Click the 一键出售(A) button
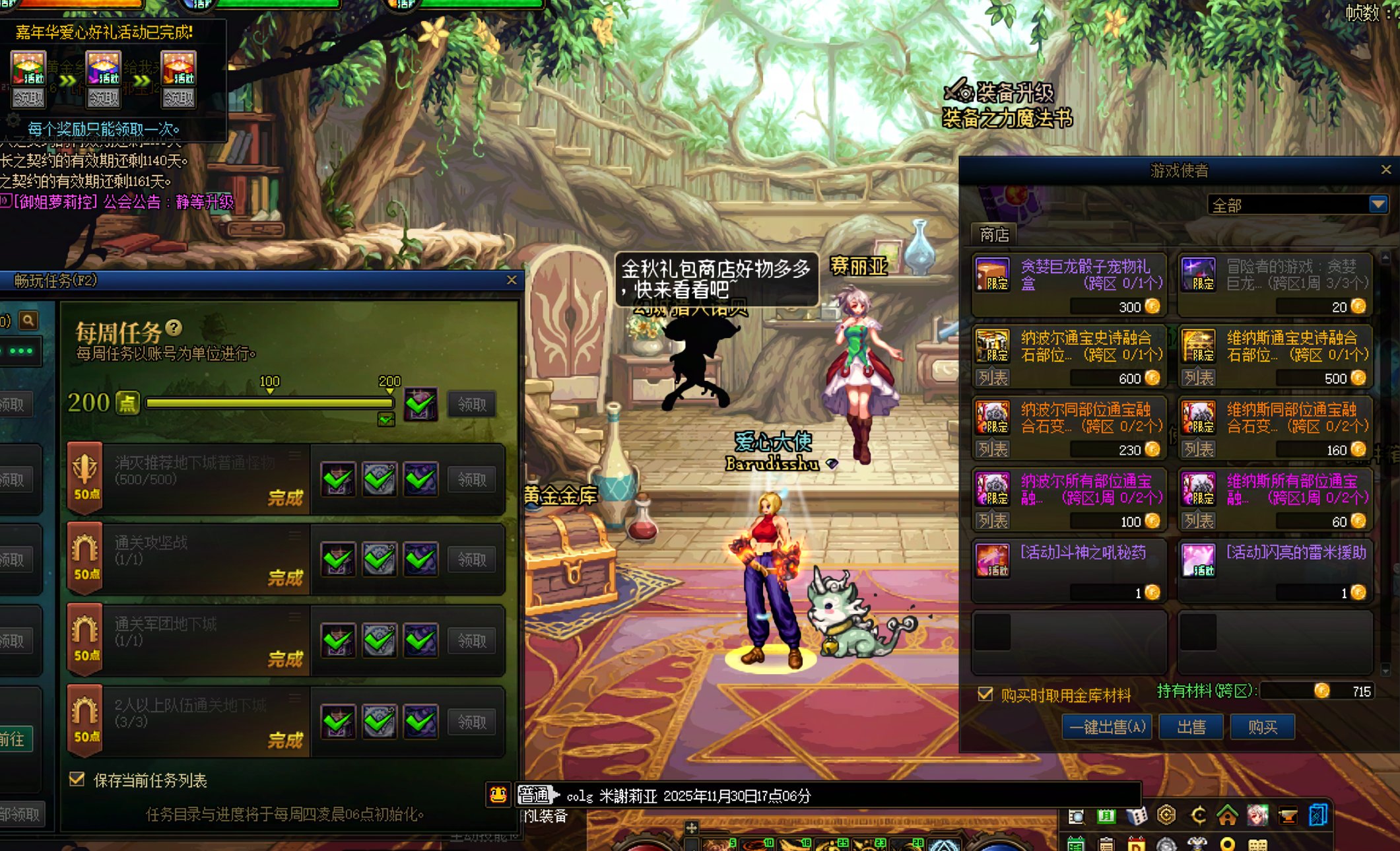 pos(1107,727)
